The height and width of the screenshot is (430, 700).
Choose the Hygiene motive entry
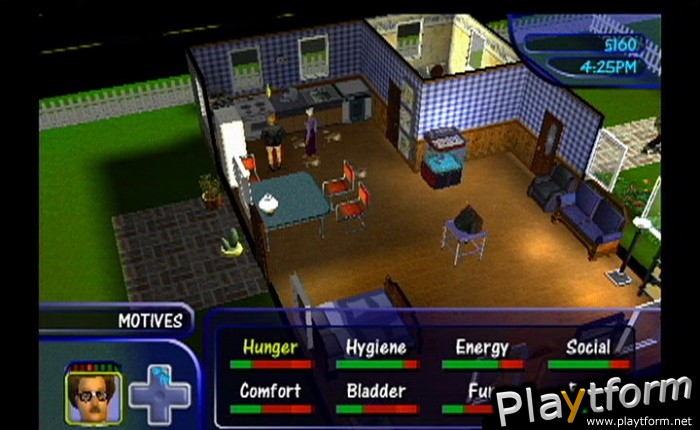click(375, 349)
